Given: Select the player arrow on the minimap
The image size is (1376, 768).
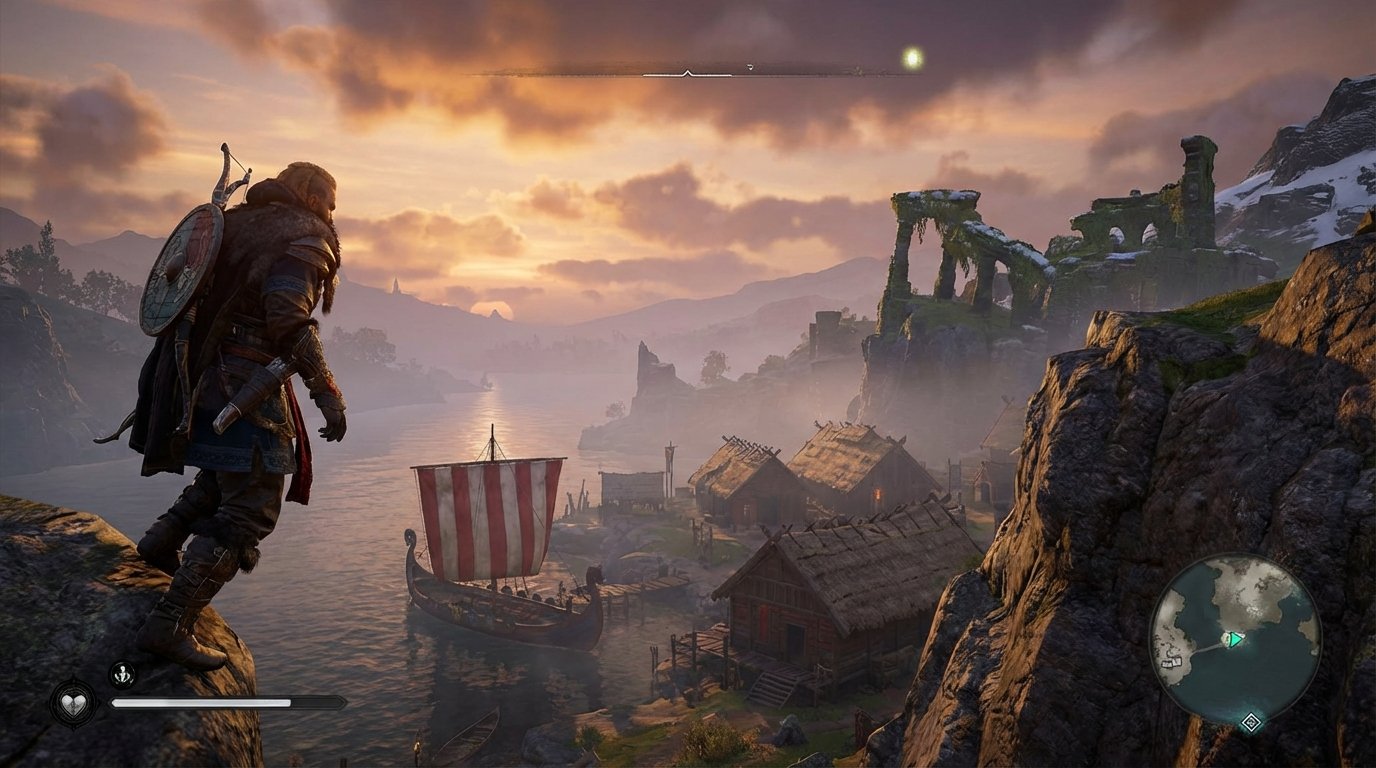Looking at the screenshot, I should 1234,639.
